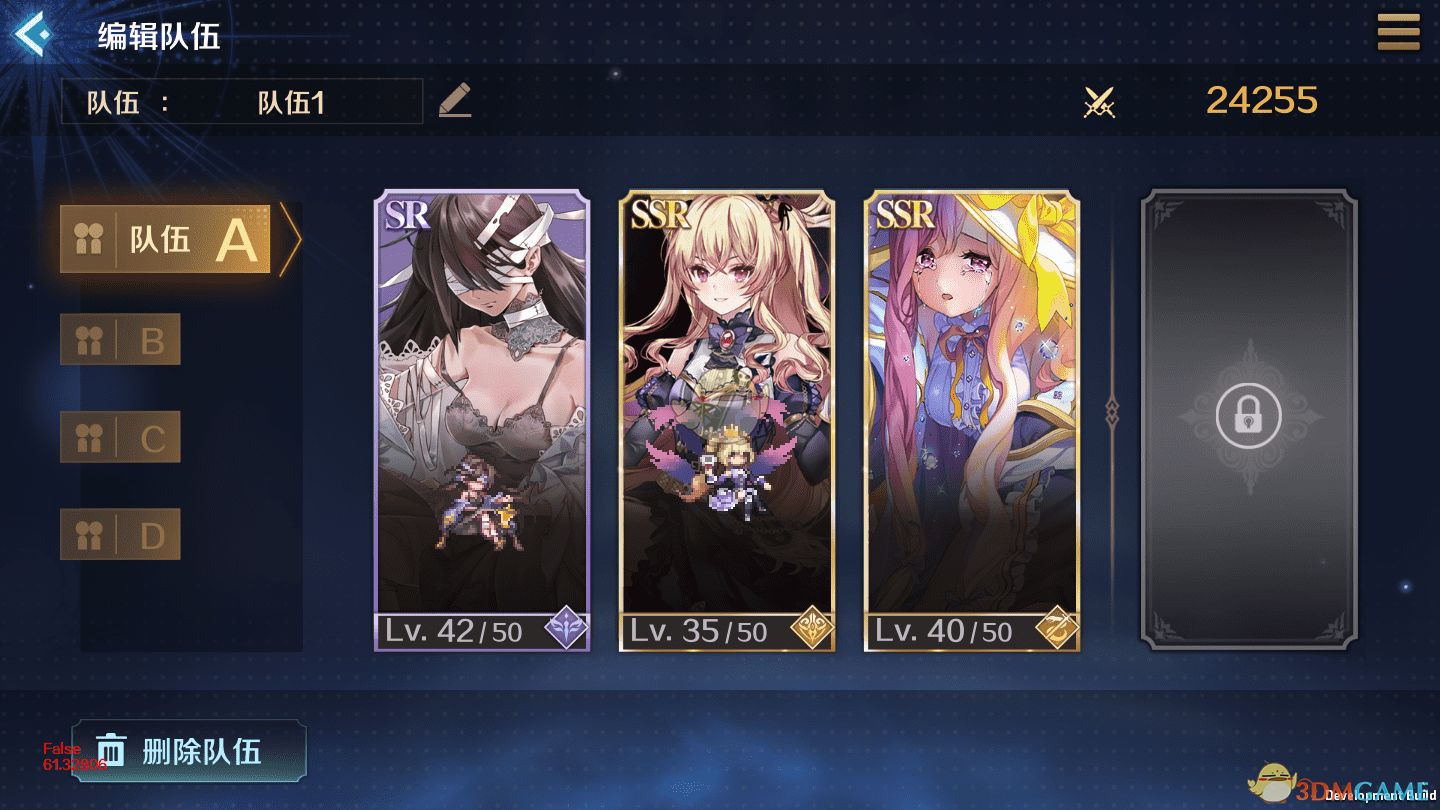1440x810 pixels.
Task: Switch to the 队伍 A tab
Action: [x=165, y=239]
